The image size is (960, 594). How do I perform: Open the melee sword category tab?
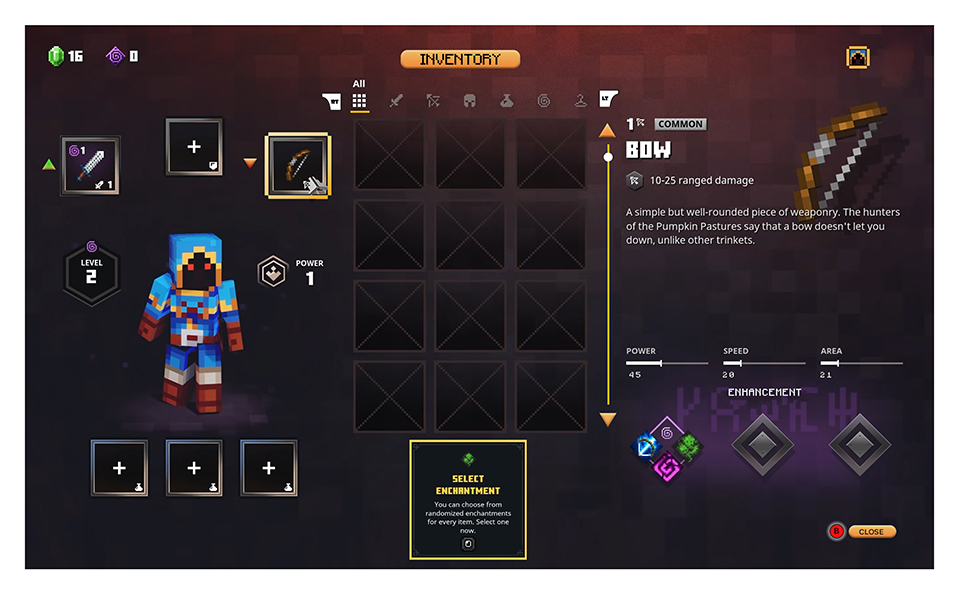click(396, 101)
